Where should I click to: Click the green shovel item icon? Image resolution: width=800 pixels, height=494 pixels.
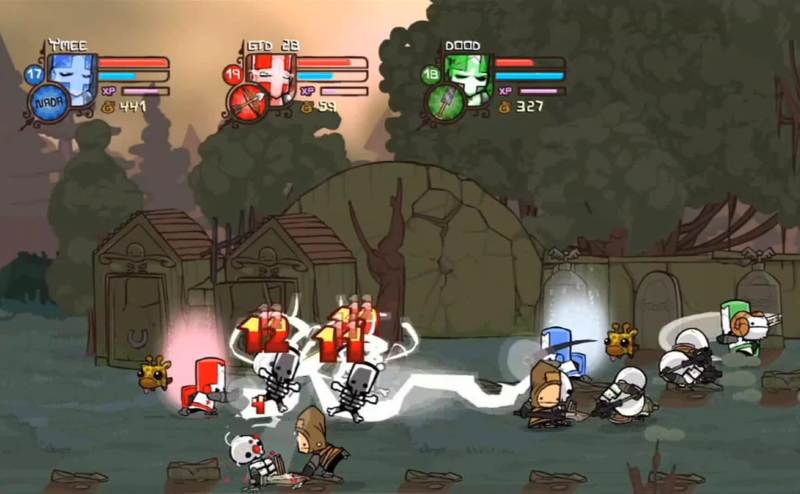tap(444, 103)
